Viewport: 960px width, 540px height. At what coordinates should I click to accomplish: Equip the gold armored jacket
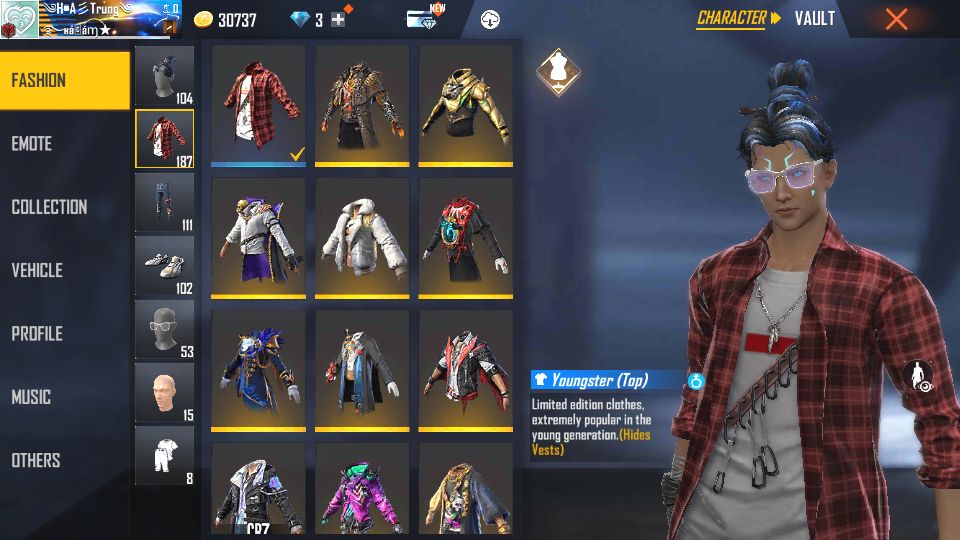465,103
